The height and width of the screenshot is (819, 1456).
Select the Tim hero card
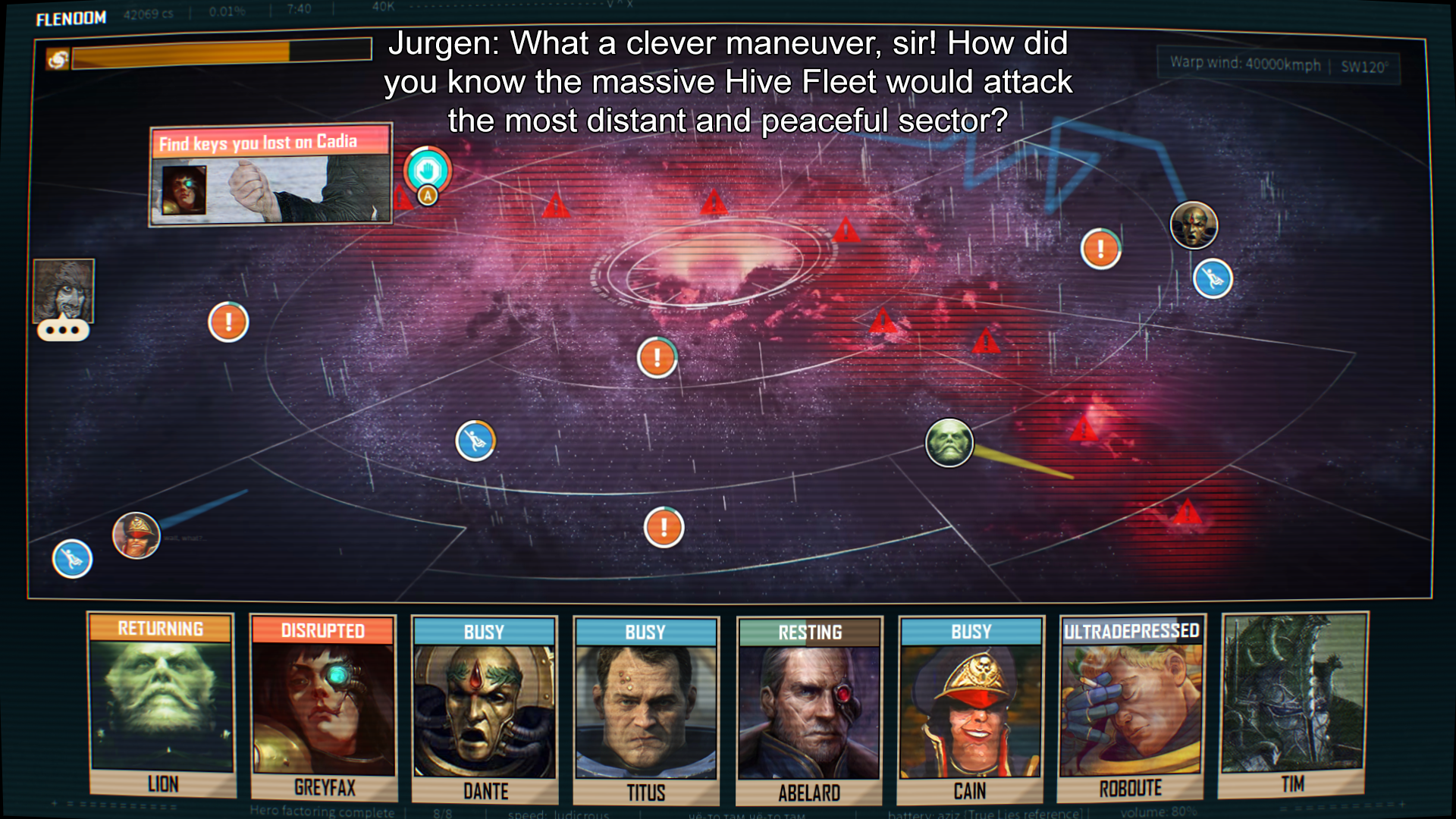(x=1293, y=705)
